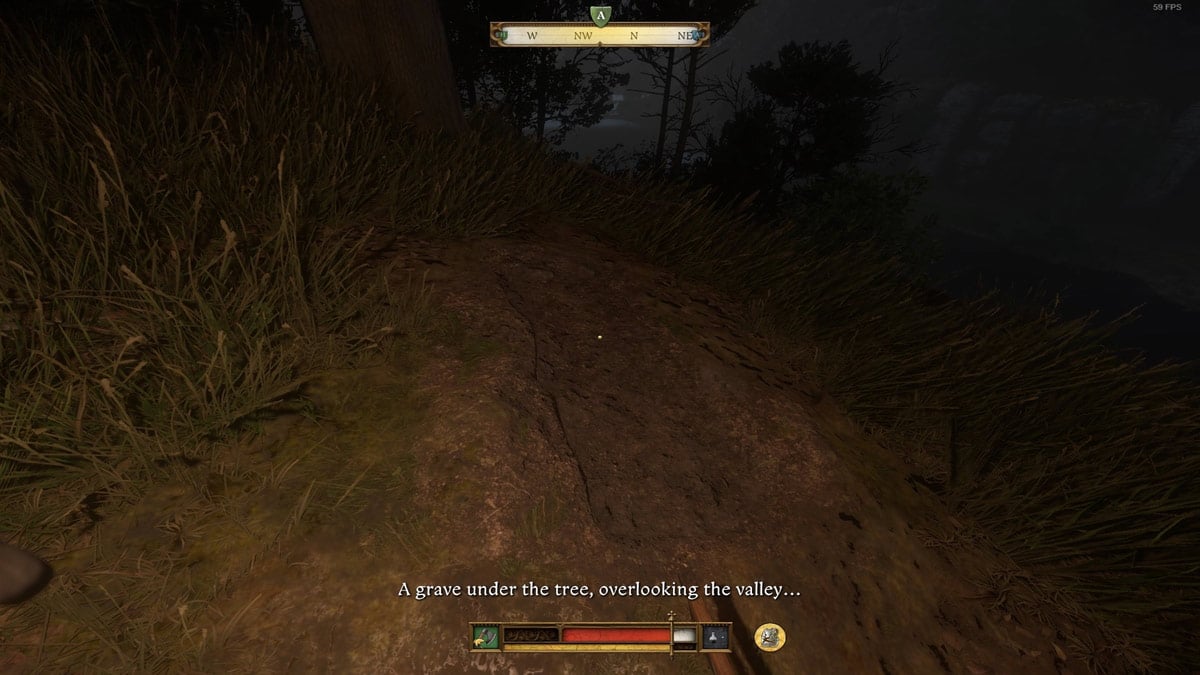This screenshot has height=675, width=1200.
Task: Select the compass direction bar
Action: (x=600, y=36)
